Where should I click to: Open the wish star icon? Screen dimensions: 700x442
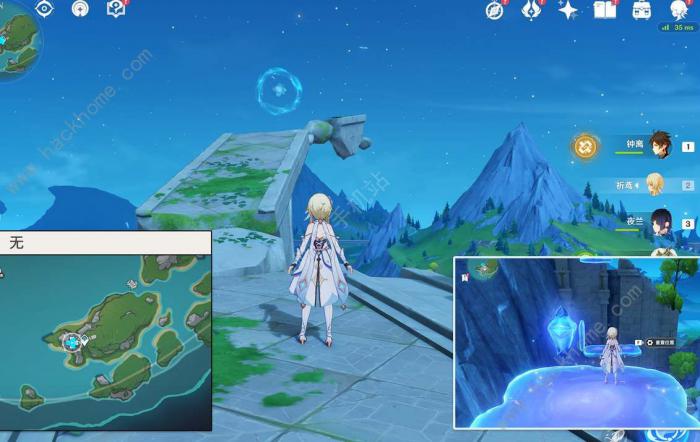568,10
